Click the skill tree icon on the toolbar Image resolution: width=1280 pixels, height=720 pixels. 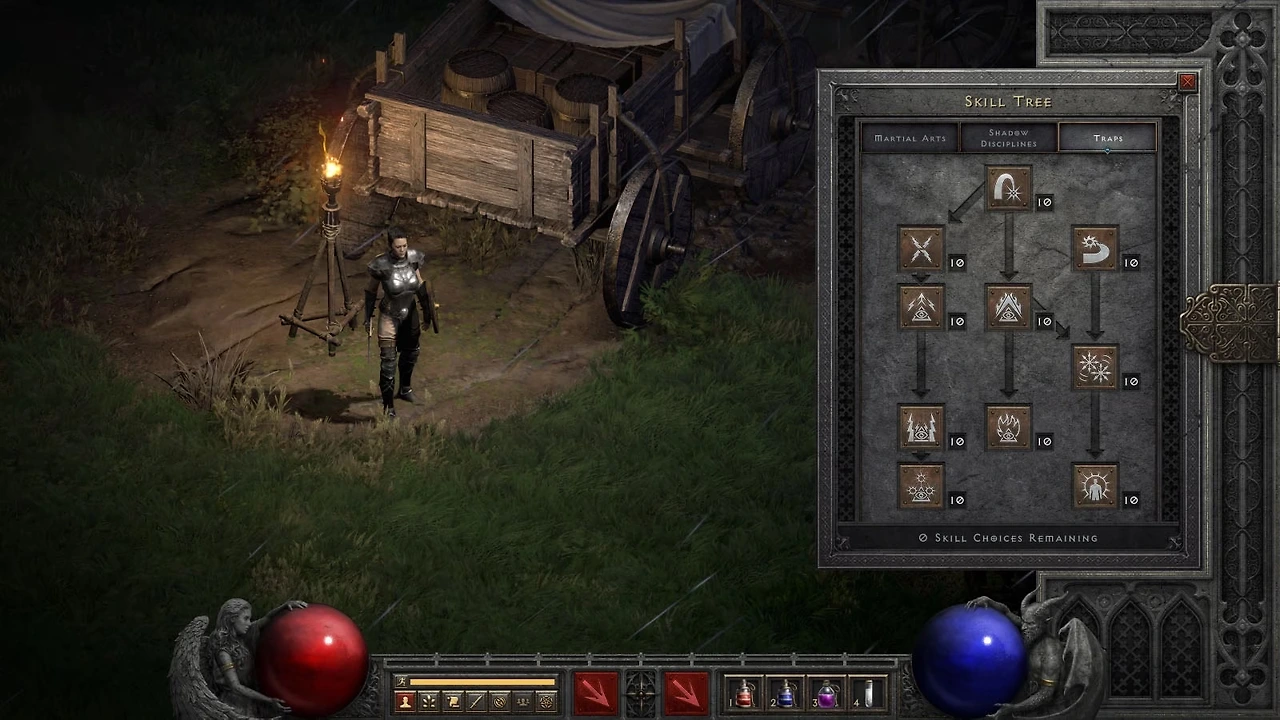428,701
